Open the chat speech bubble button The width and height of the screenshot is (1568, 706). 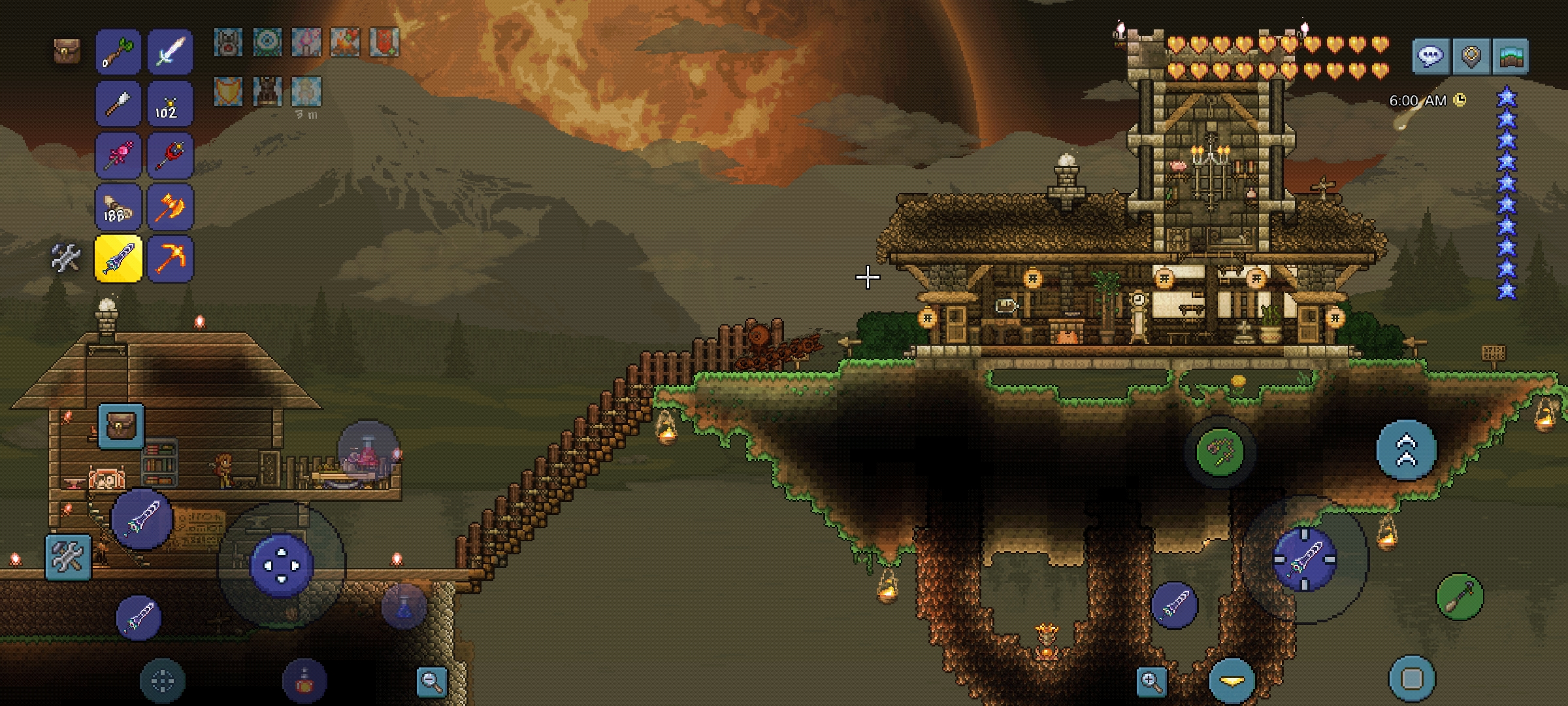[1431, 57]
